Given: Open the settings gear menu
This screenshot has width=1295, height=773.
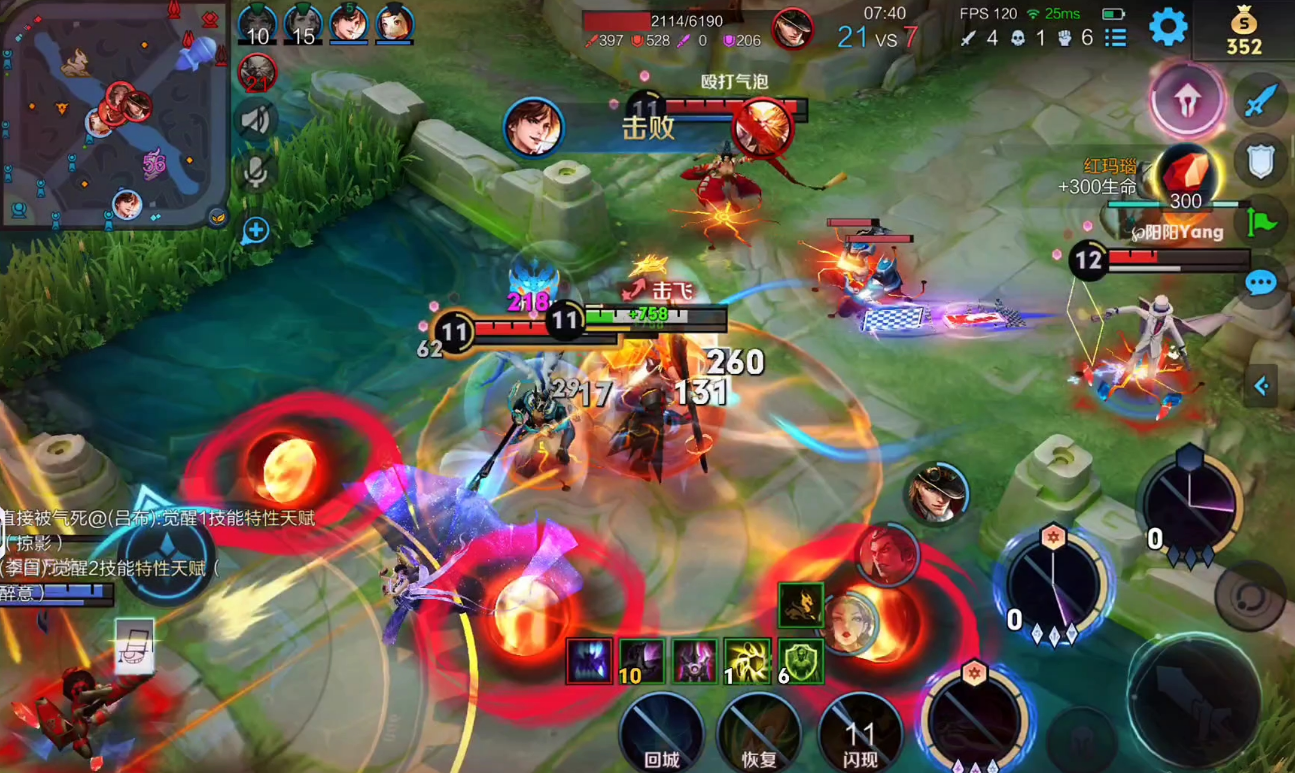Looking at the screenshot, I should pyautogui.click(x=1167, y=27).
